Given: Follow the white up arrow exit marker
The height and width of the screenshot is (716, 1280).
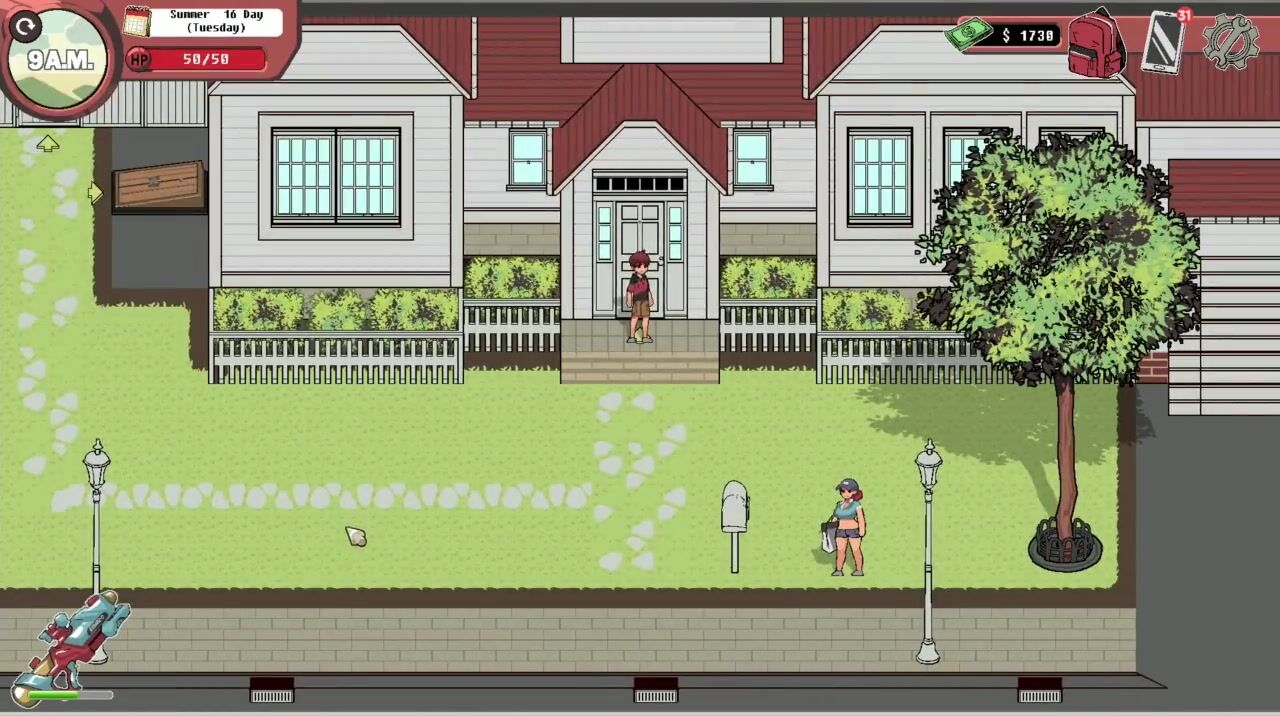Looking at the screenshot, I should pos(47,144).
